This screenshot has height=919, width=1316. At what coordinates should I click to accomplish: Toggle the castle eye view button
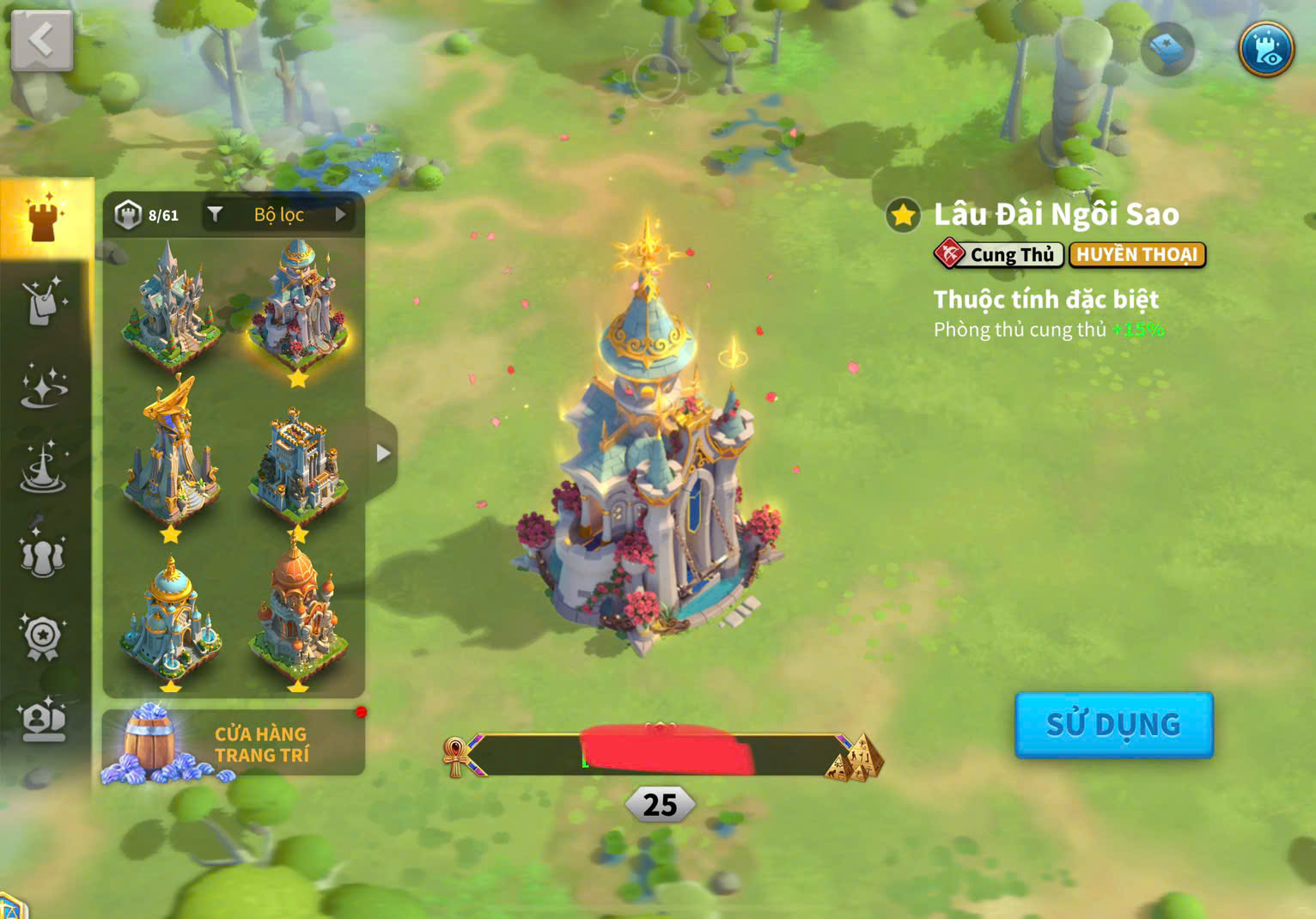(x=1266, y=49)
